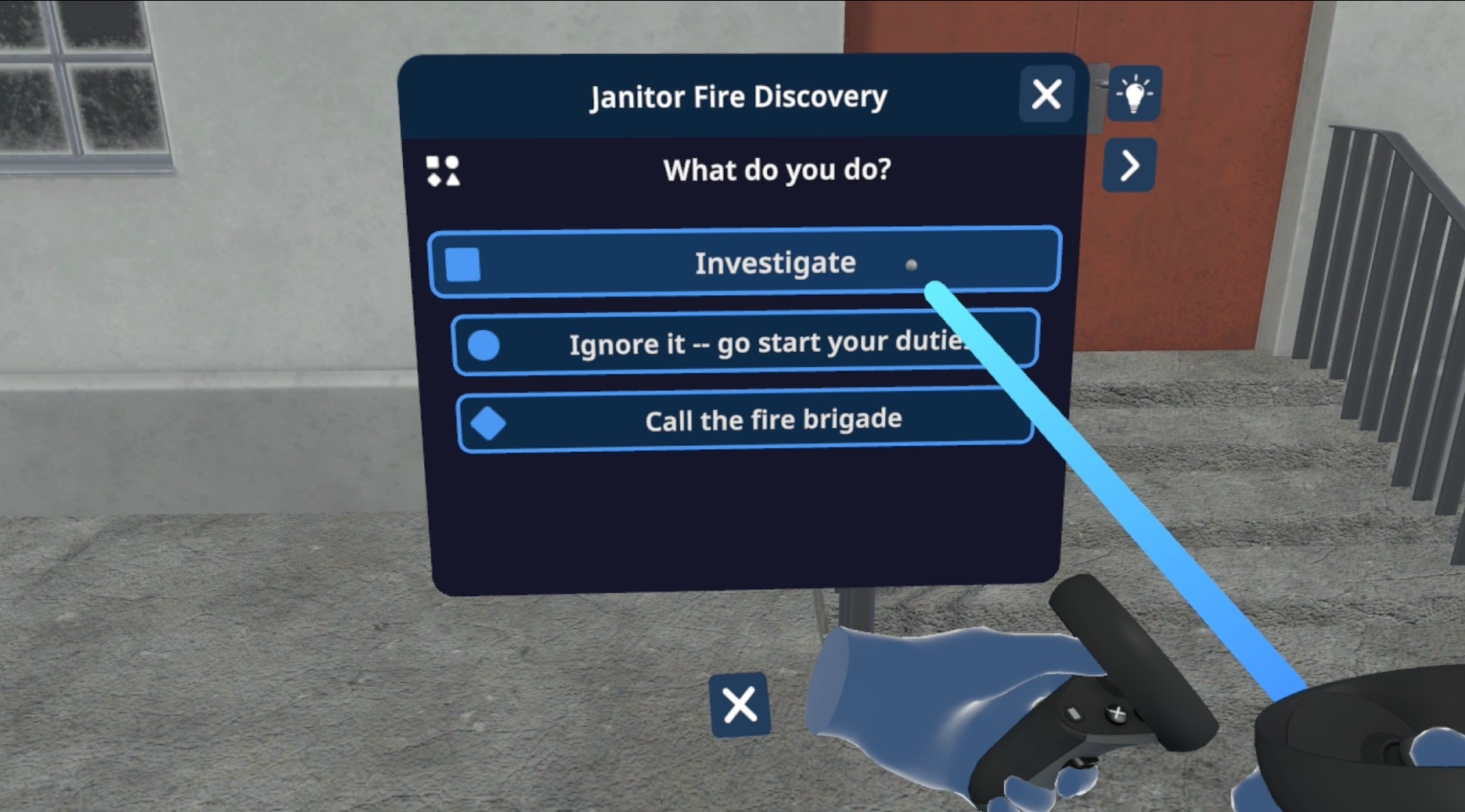
Task: Click the white square icon beside Investigate
Action: [x=463, y=264]
